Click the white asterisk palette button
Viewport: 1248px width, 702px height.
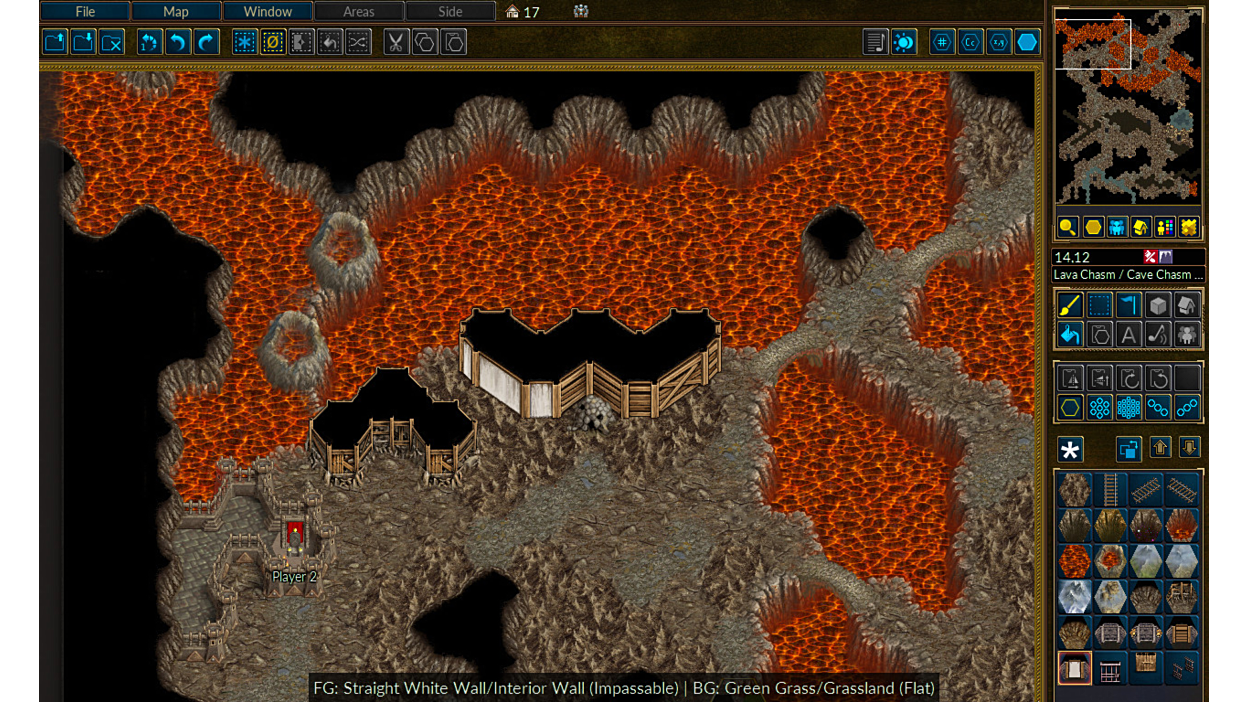tap(1070, 450)
